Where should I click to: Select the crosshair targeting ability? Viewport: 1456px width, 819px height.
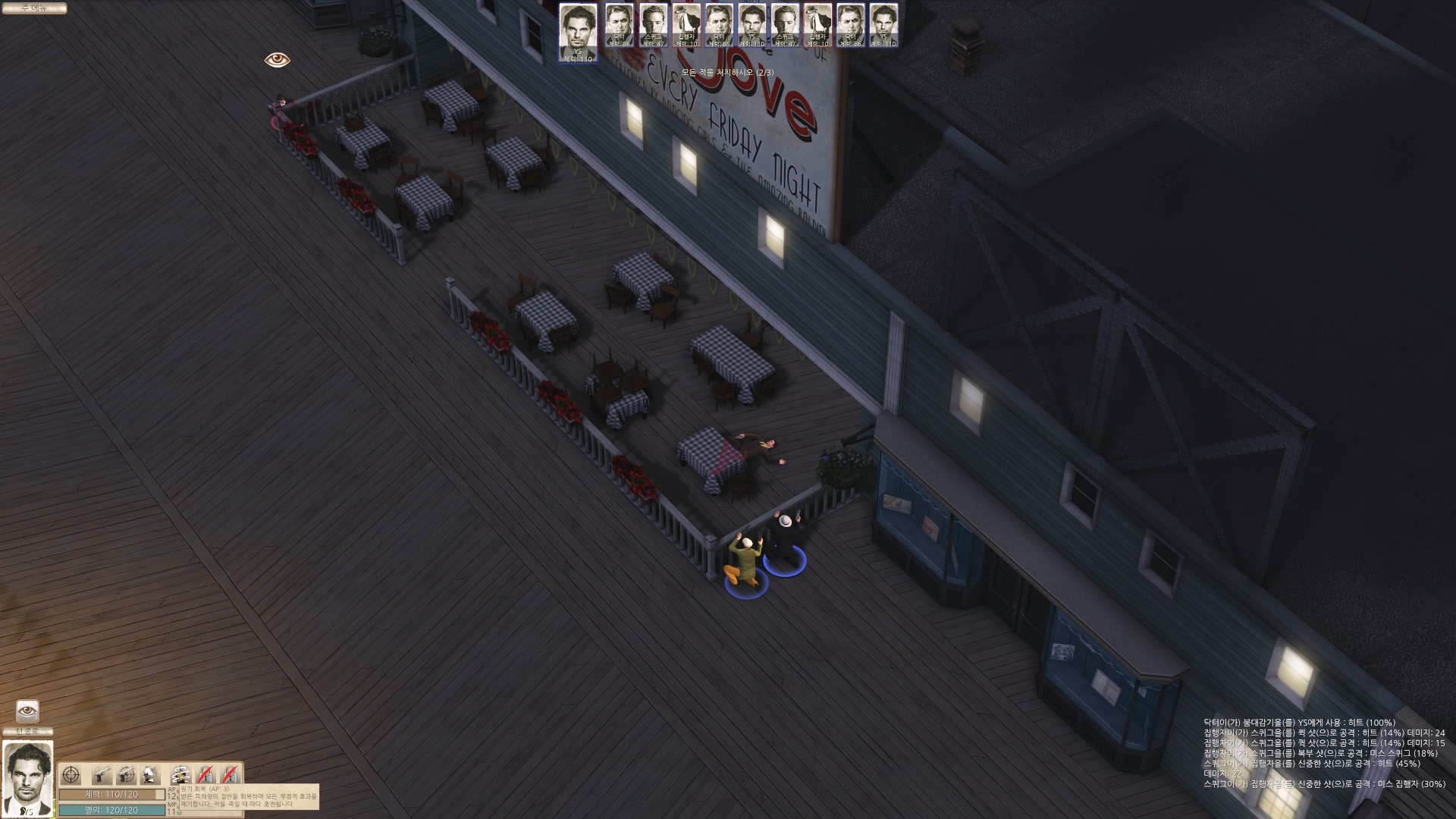click(x=71, y=775)
